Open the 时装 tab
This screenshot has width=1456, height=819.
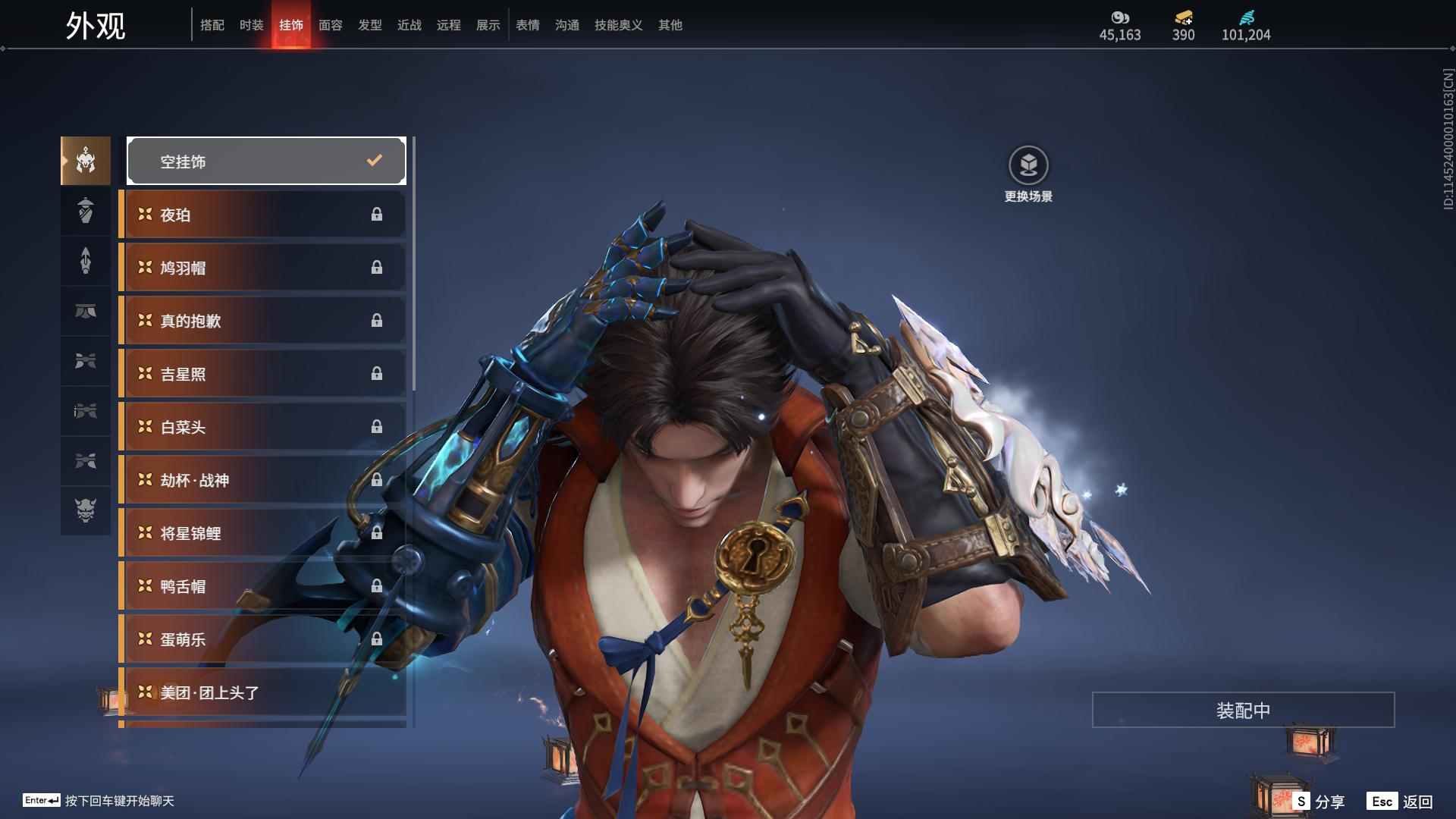[x=251, y=25]
